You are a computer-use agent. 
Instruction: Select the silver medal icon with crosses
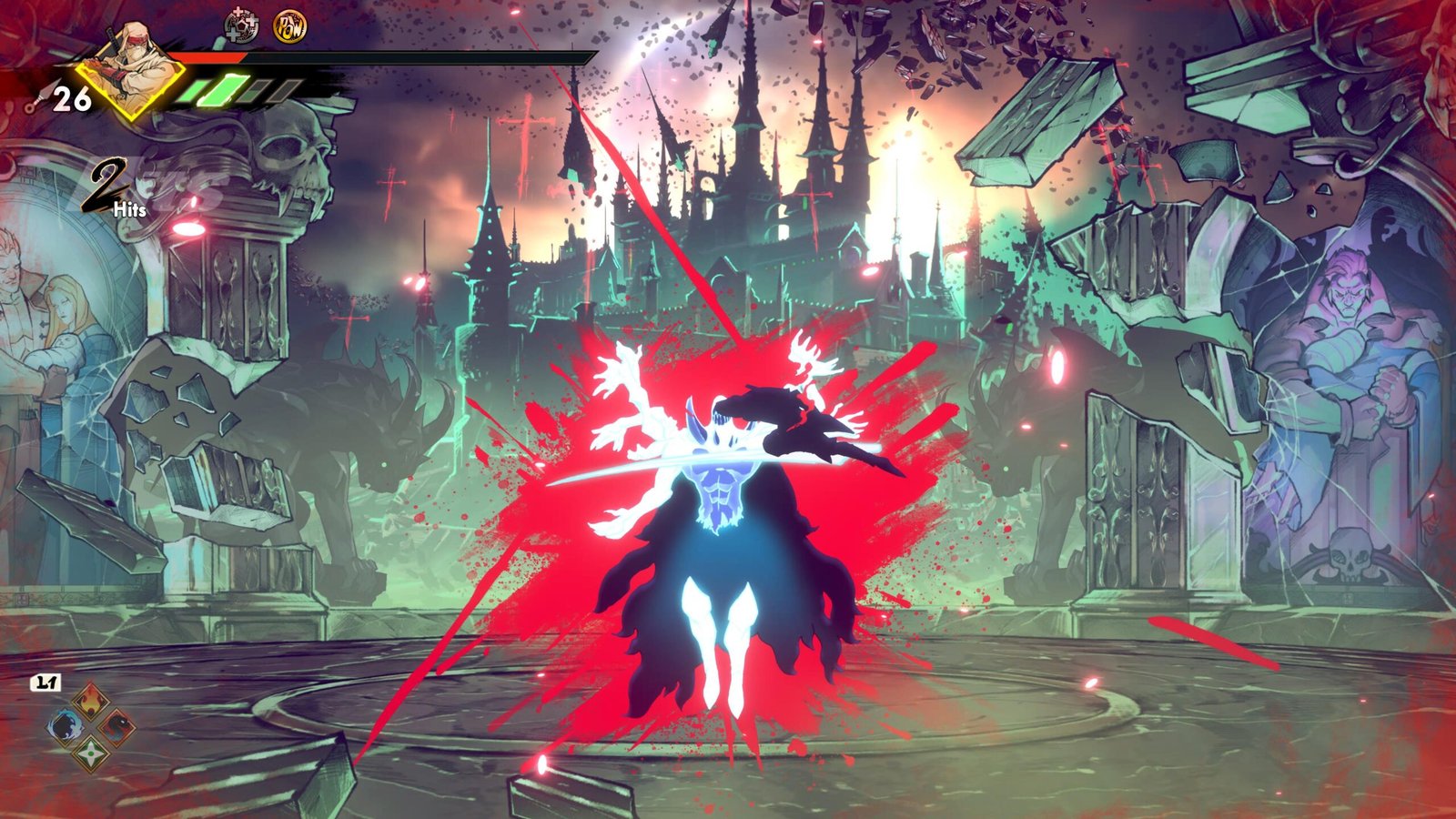(241, 26)
